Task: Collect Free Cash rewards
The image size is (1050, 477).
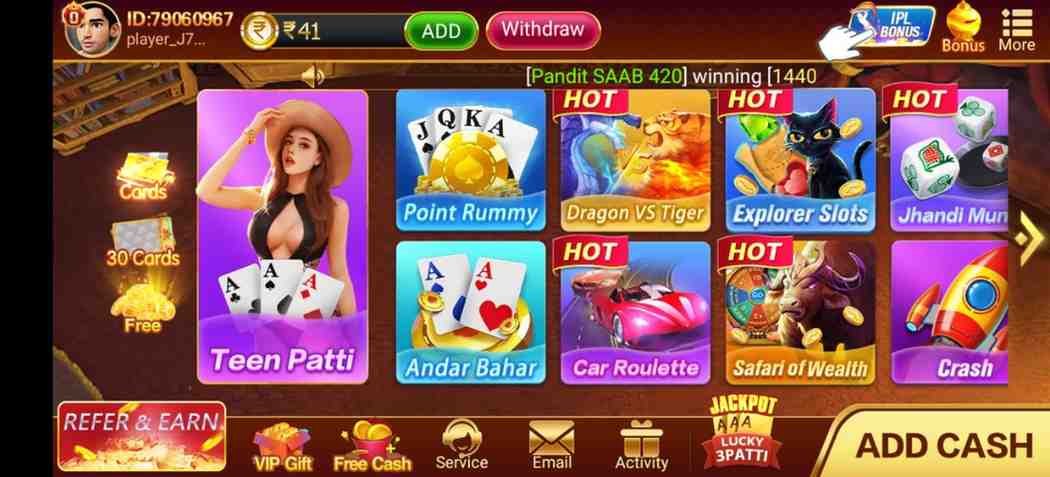Action: [x=372, y=445]
